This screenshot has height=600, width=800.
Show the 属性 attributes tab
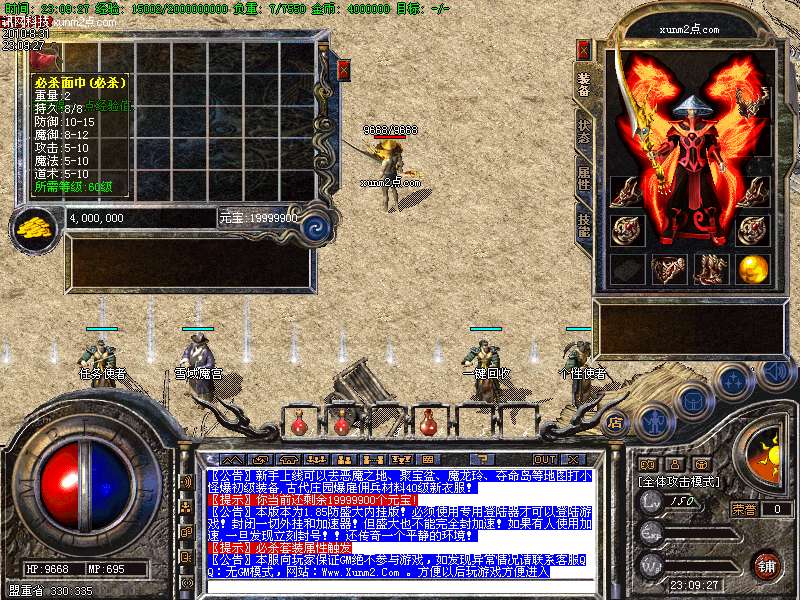[x=583, y=179]
